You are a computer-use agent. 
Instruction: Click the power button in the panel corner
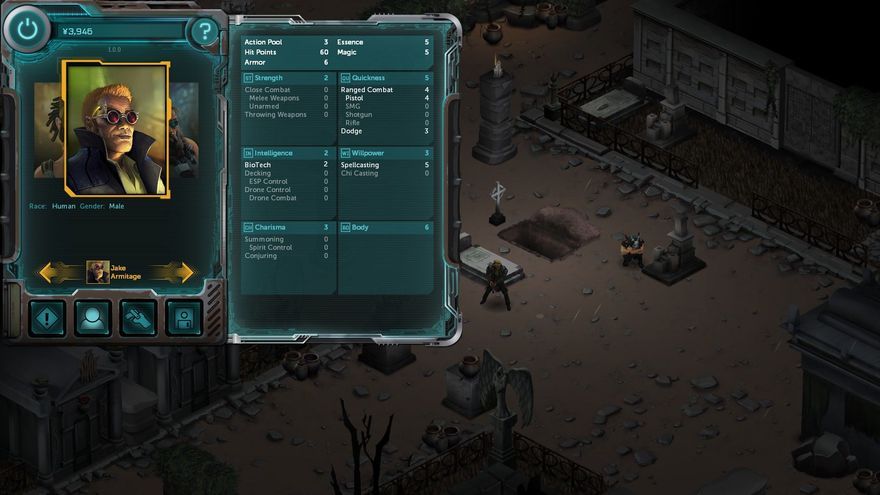(x=27, y=31)
